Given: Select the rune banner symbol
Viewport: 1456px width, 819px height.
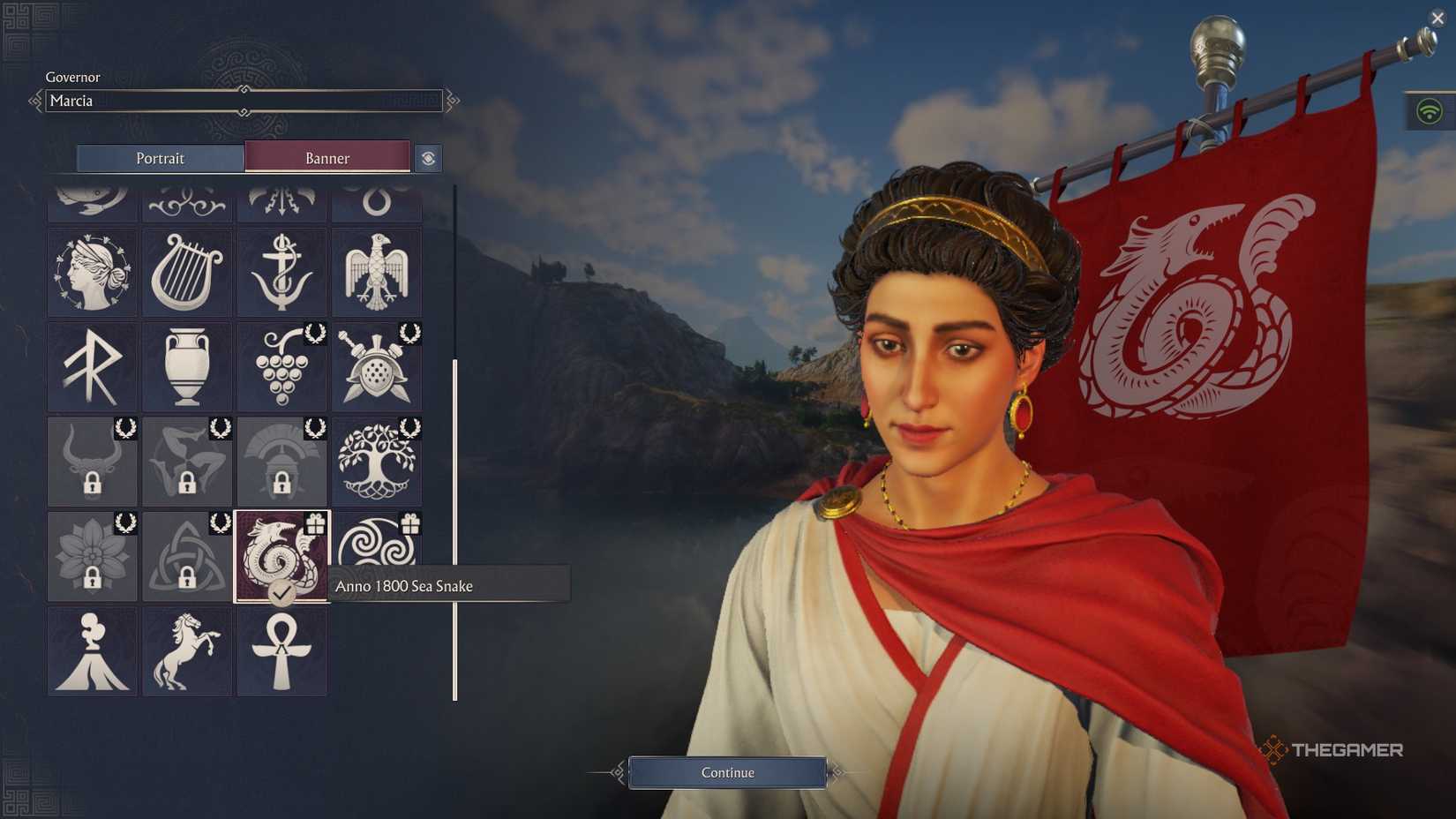Looking at the screenshot, I should click(x=93, y=366).
